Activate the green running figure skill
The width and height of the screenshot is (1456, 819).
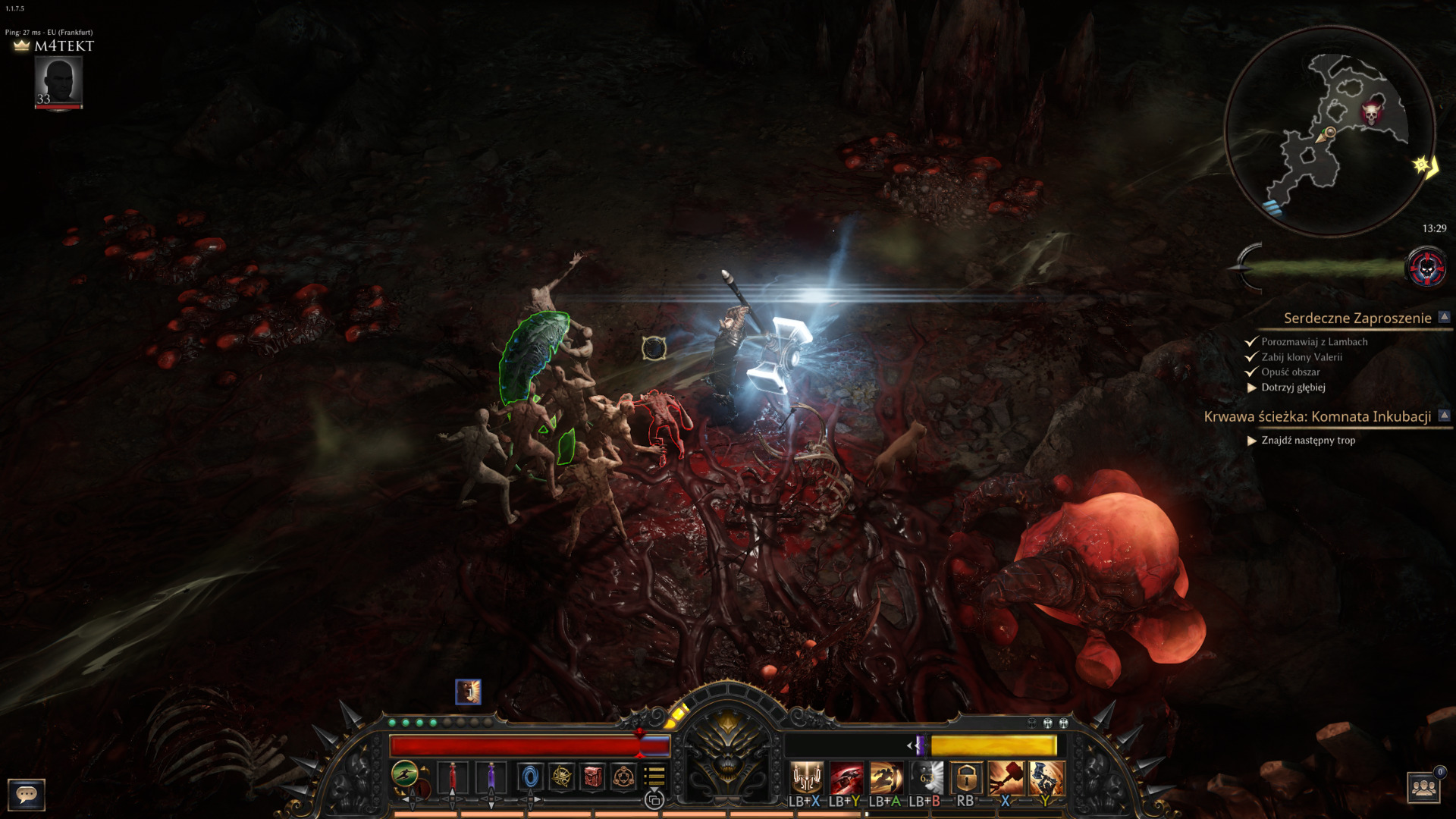tap(405, 774)
